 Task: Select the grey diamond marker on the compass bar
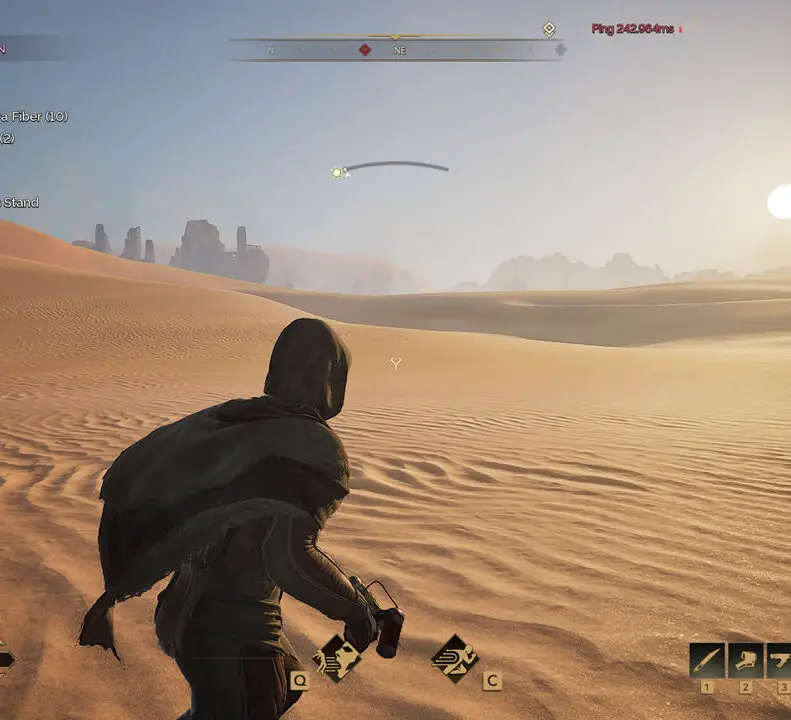(560, 49)
